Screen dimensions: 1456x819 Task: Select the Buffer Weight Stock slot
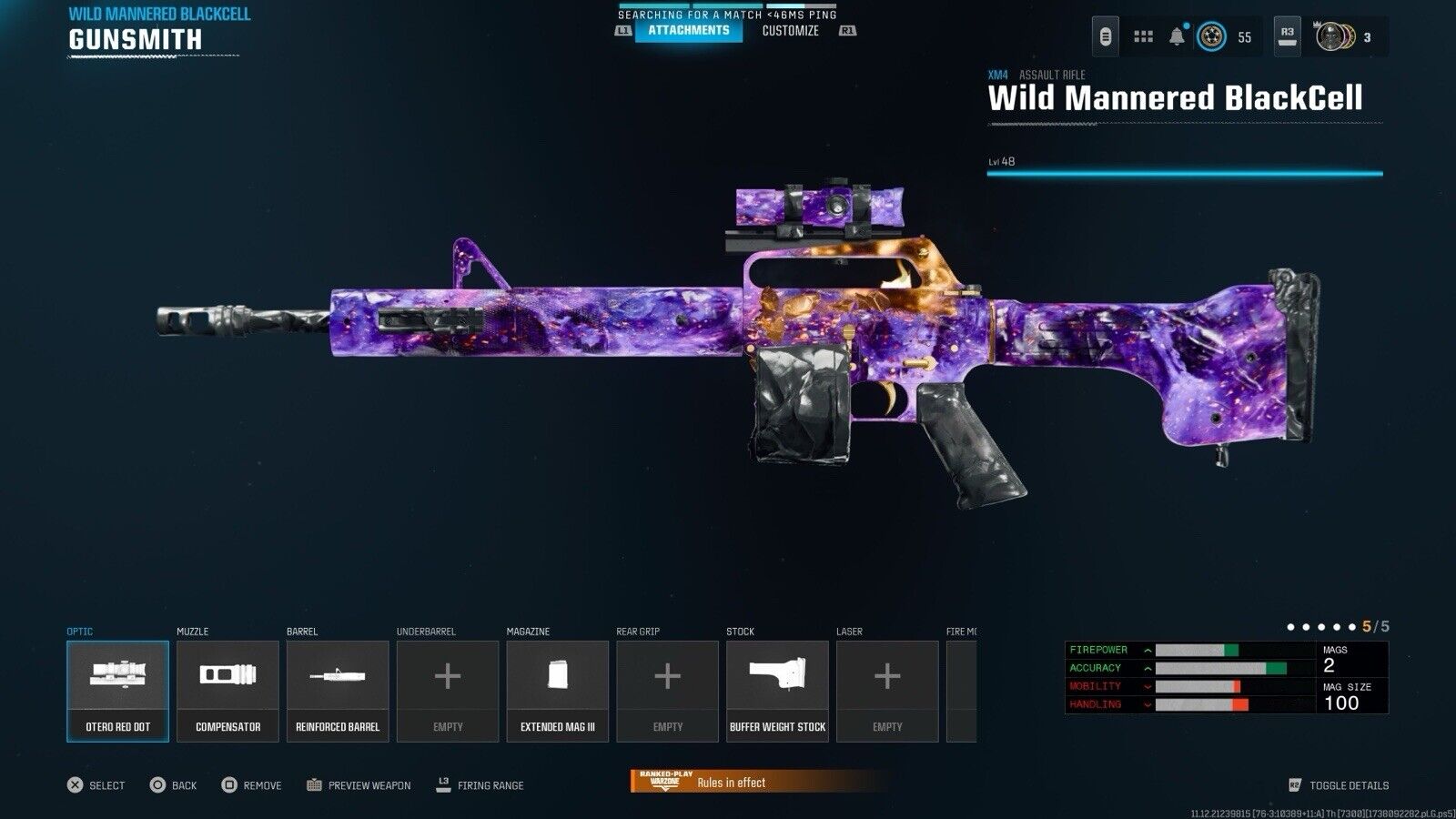click(x=778, y=691)
